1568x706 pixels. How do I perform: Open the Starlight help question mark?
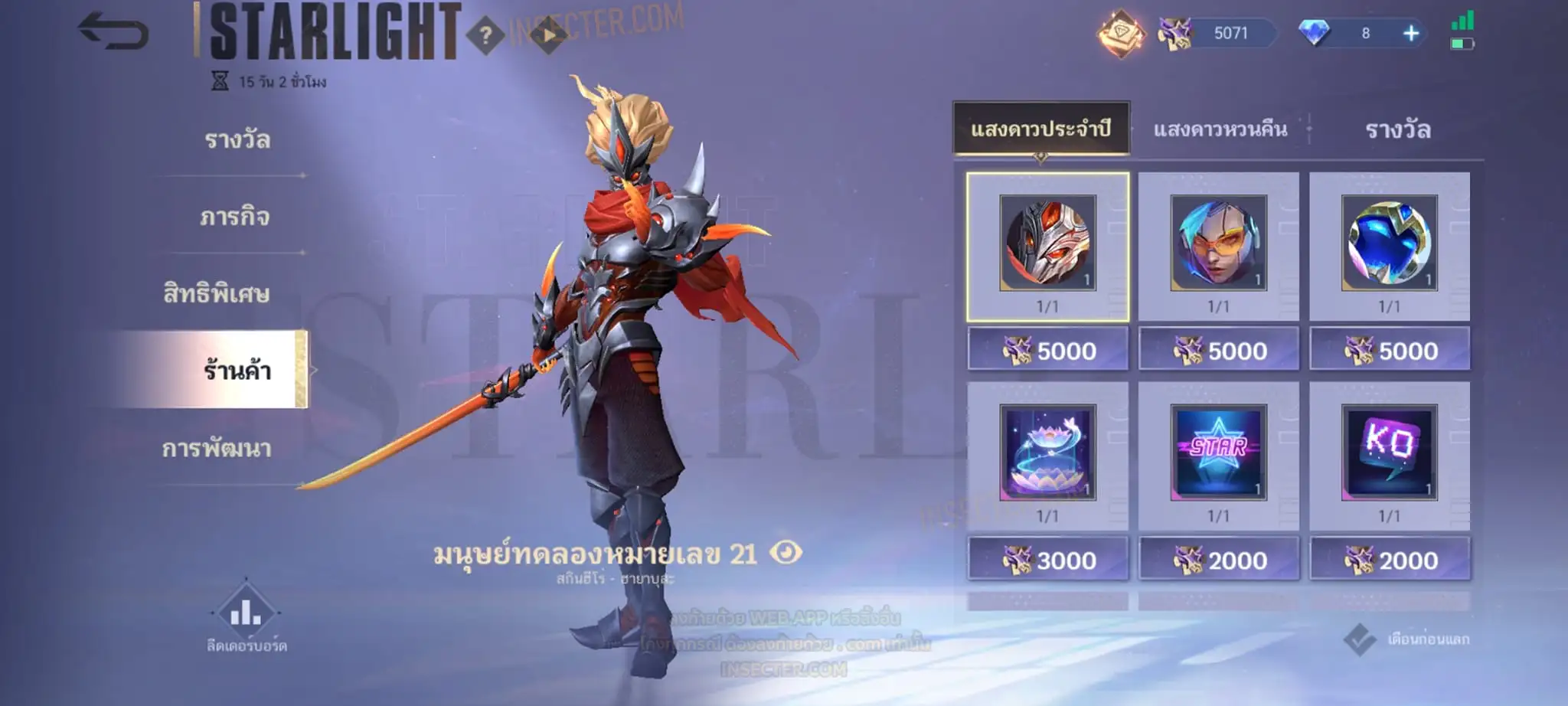(485, 34)
